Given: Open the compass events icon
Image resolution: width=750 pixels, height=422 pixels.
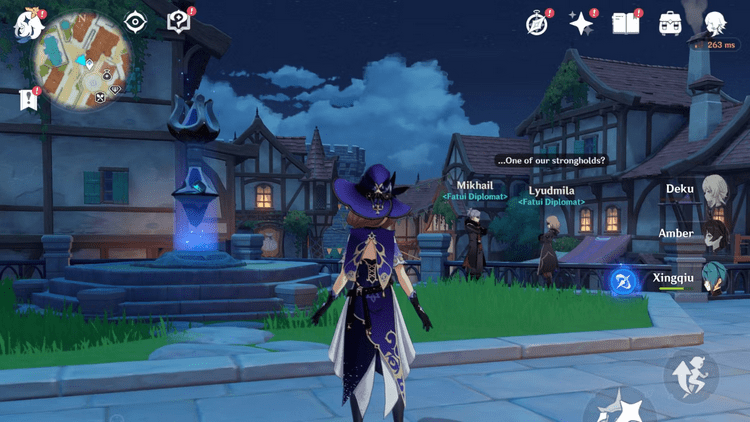Looking at the screenshot, I should (x=538, y=24).
